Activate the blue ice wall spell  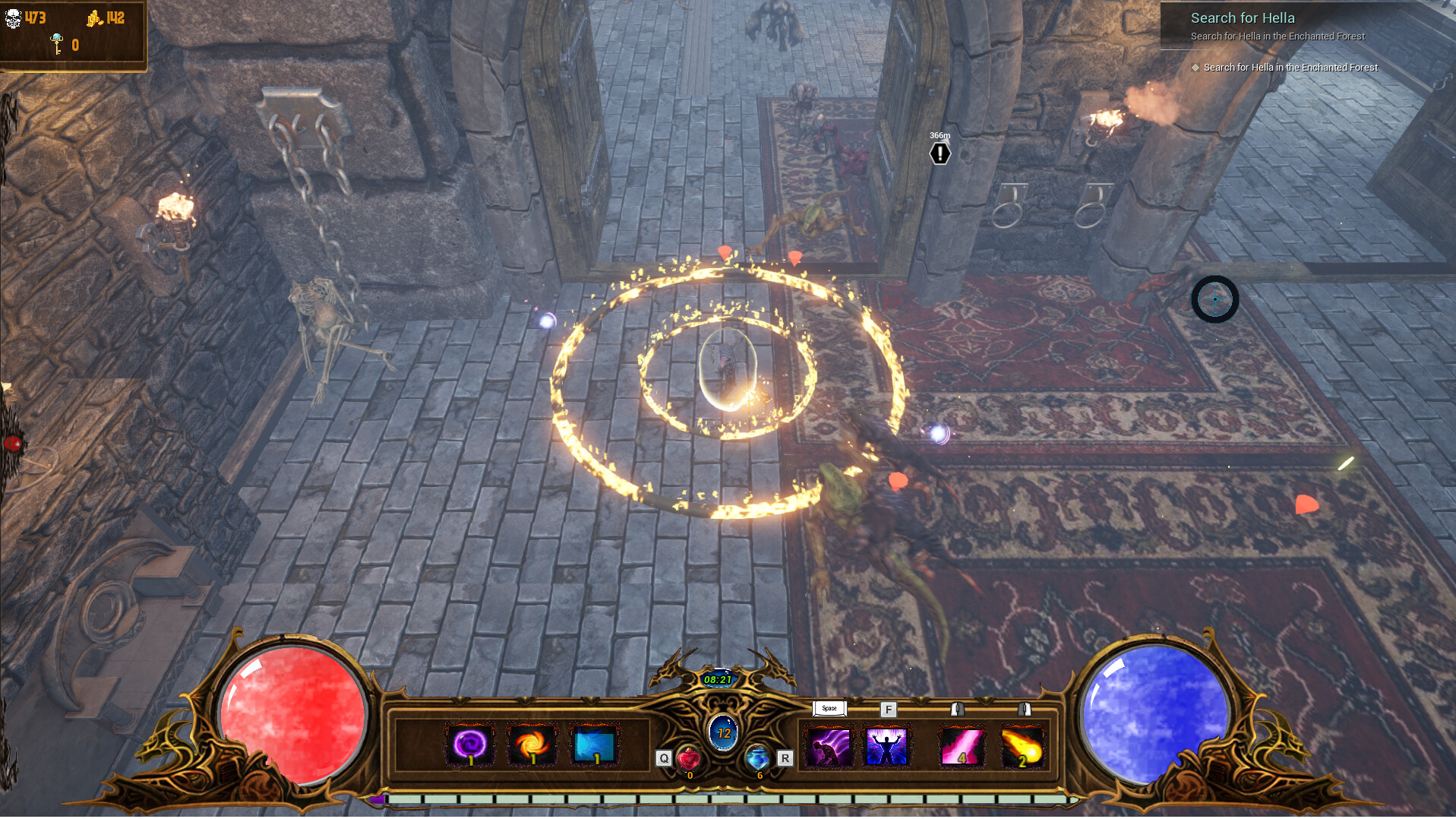(x=595, y=745)
